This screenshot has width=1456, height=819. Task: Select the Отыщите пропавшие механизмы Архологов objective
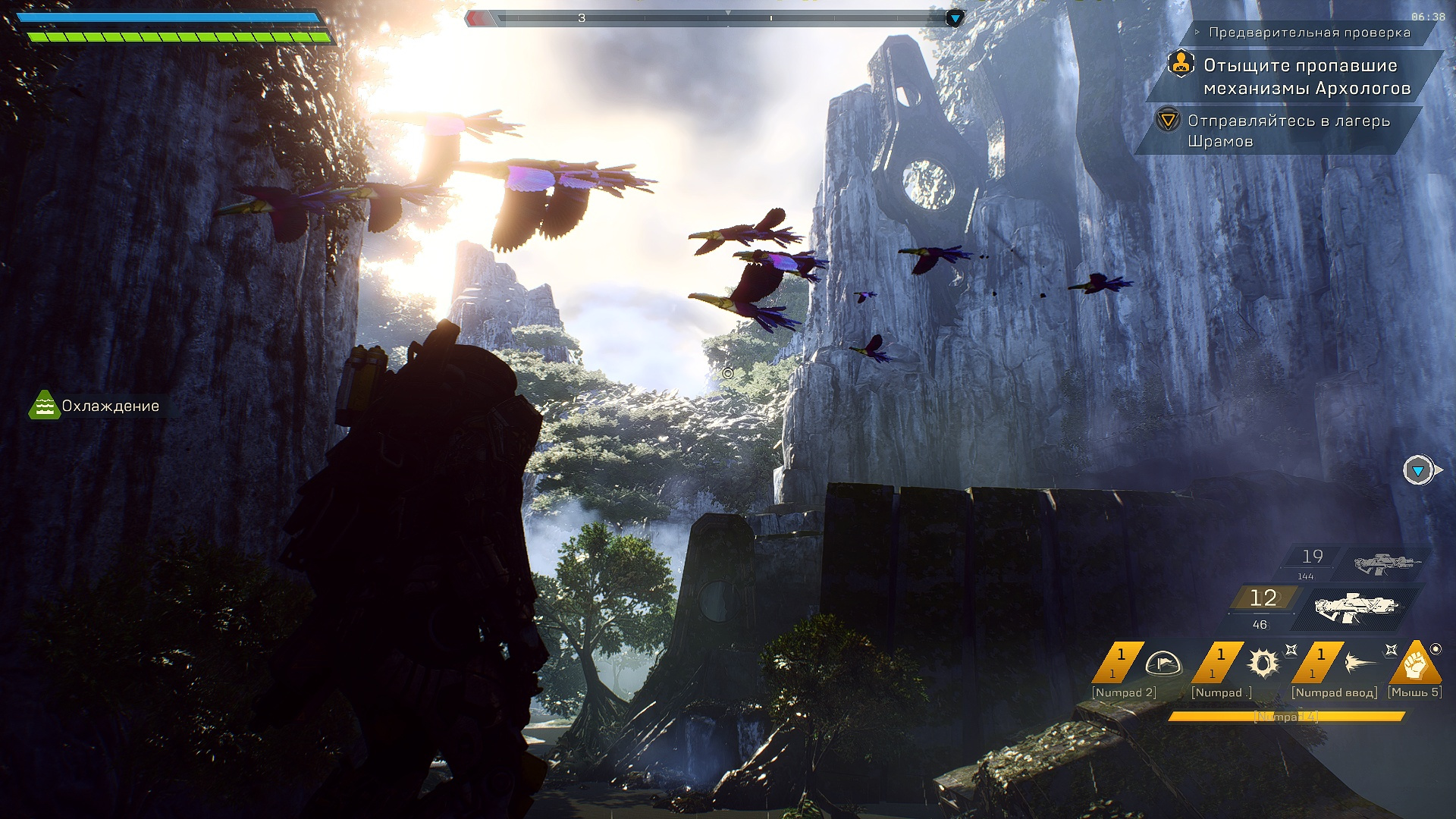coord(1306,77)
